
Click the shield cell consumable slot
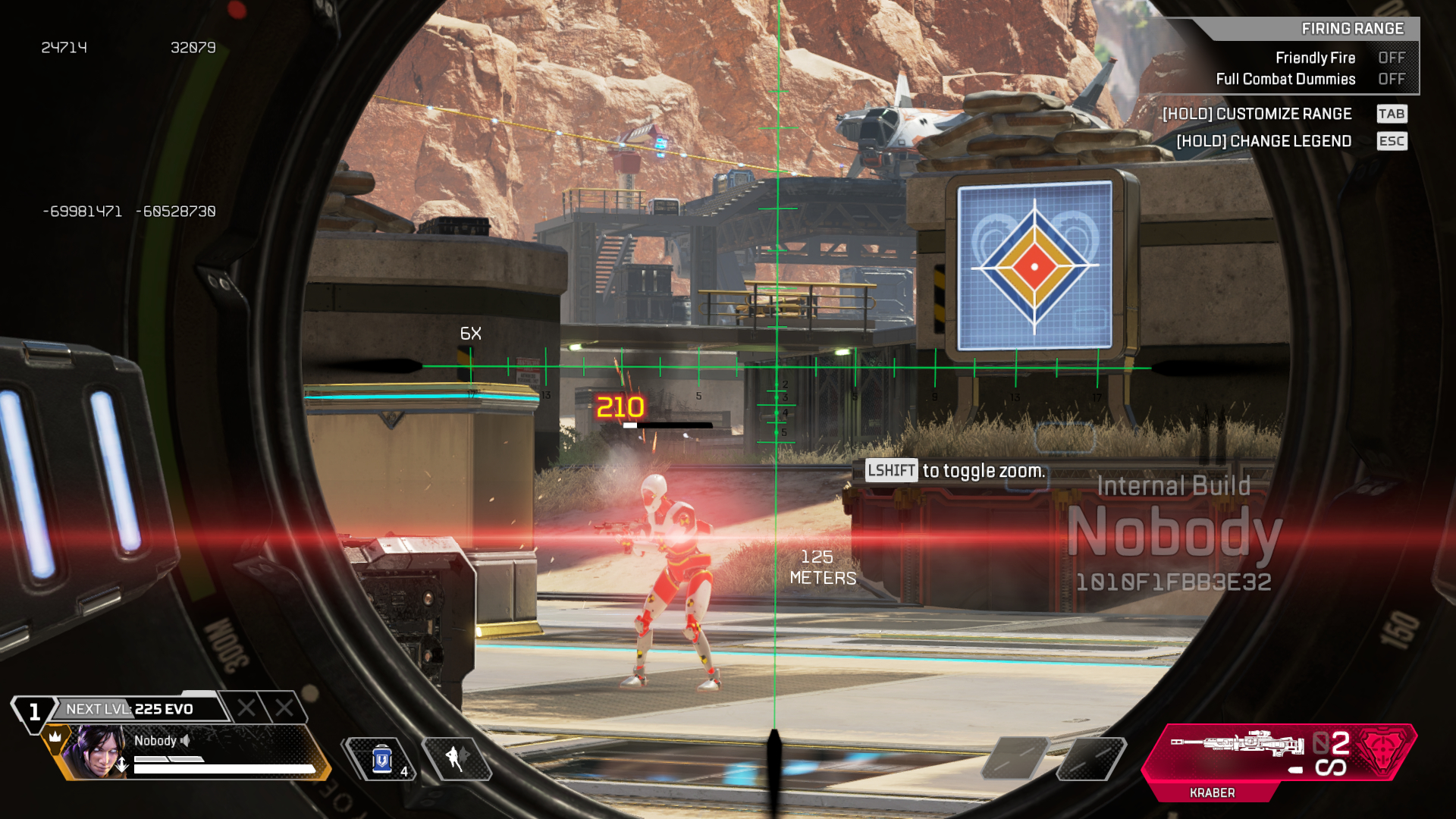click(381, 759)
